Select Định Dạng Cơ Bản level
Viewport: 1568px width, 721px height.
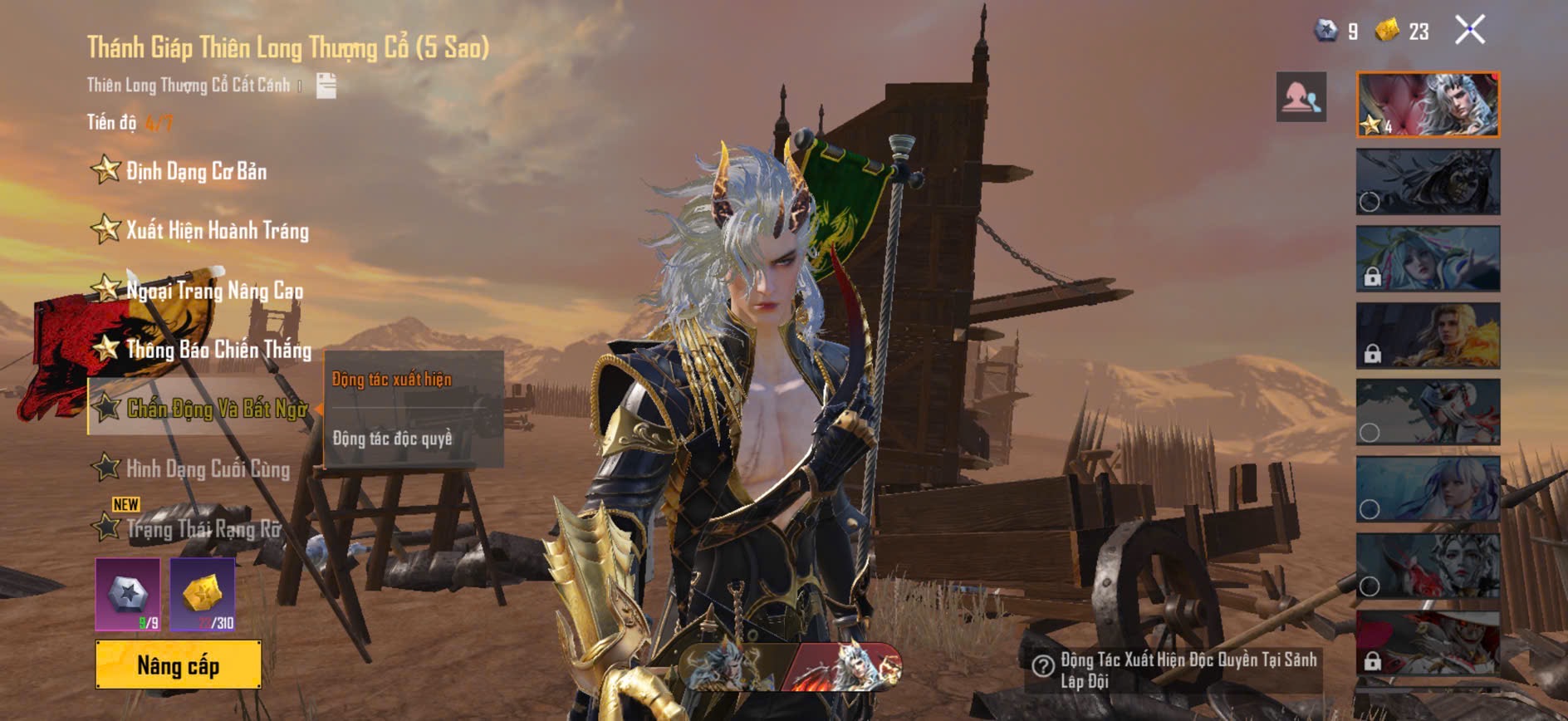[x=196, y=171]
